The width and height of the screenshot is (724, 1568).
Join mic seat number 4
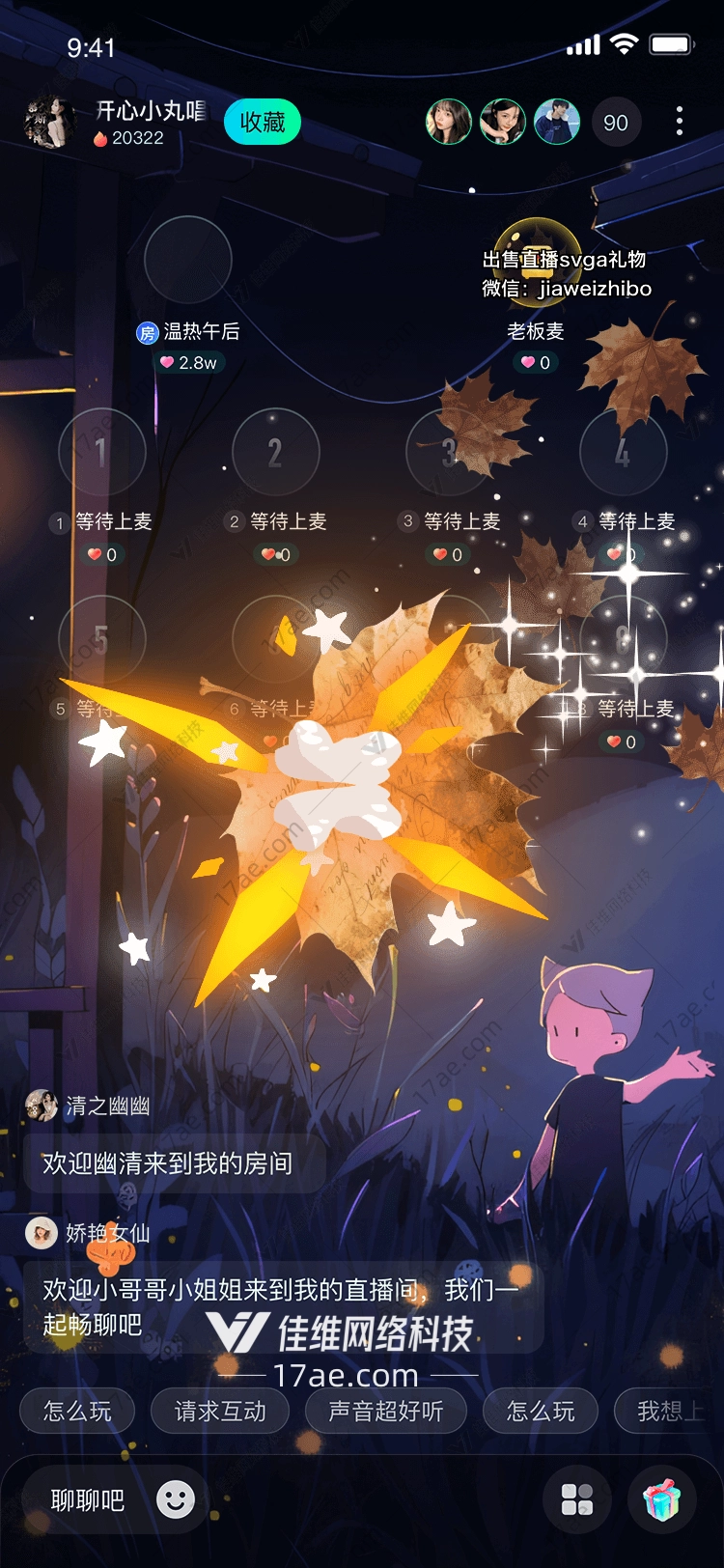pyautogui.click(x=624, y=452)
